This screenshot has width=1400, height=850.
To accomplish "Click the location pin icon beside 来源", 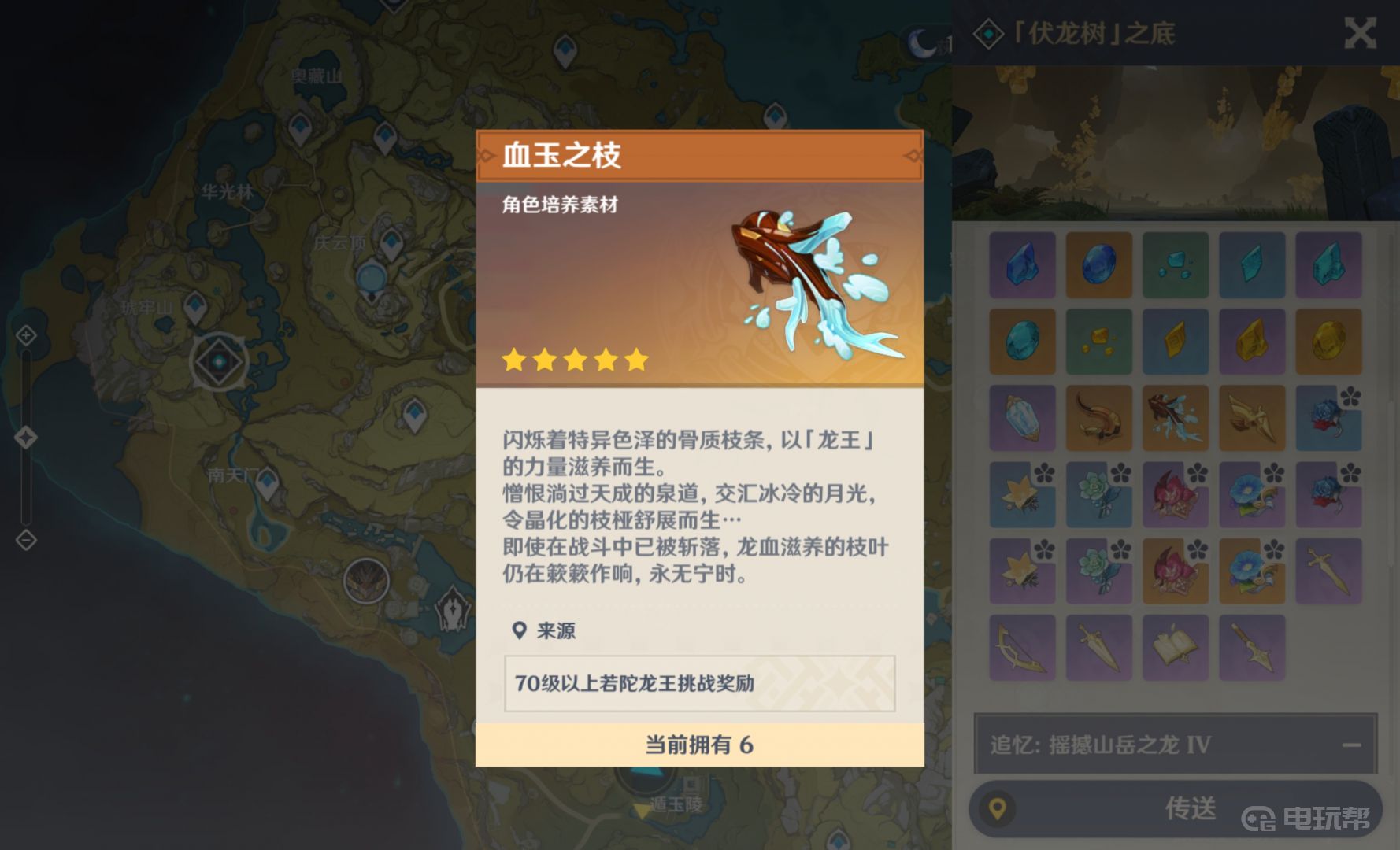I will [519, 630].
